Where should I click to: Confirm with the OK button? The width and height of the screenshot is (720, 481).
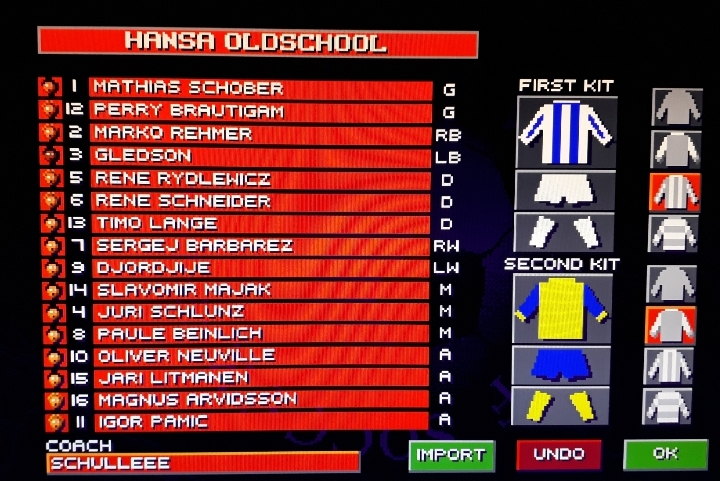(x=665, y=454)
